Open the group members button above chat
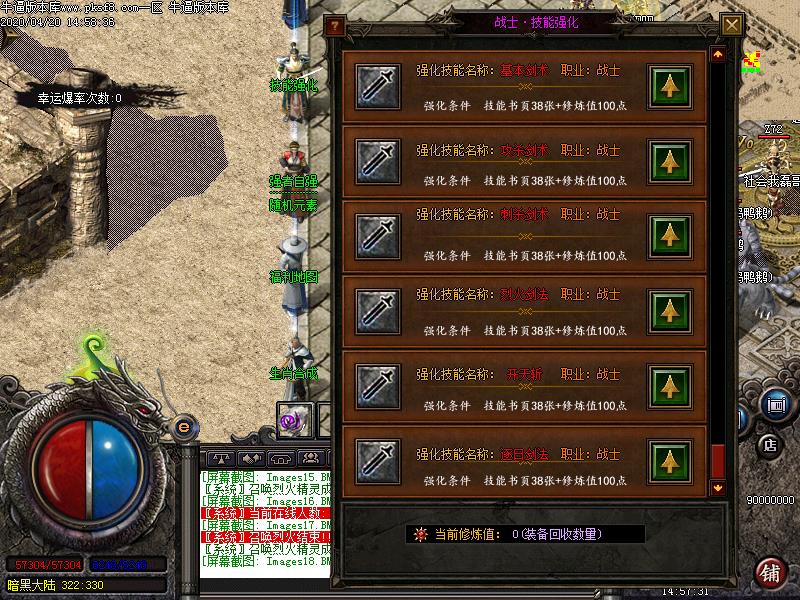800x600 pixels. pos(313,456)
